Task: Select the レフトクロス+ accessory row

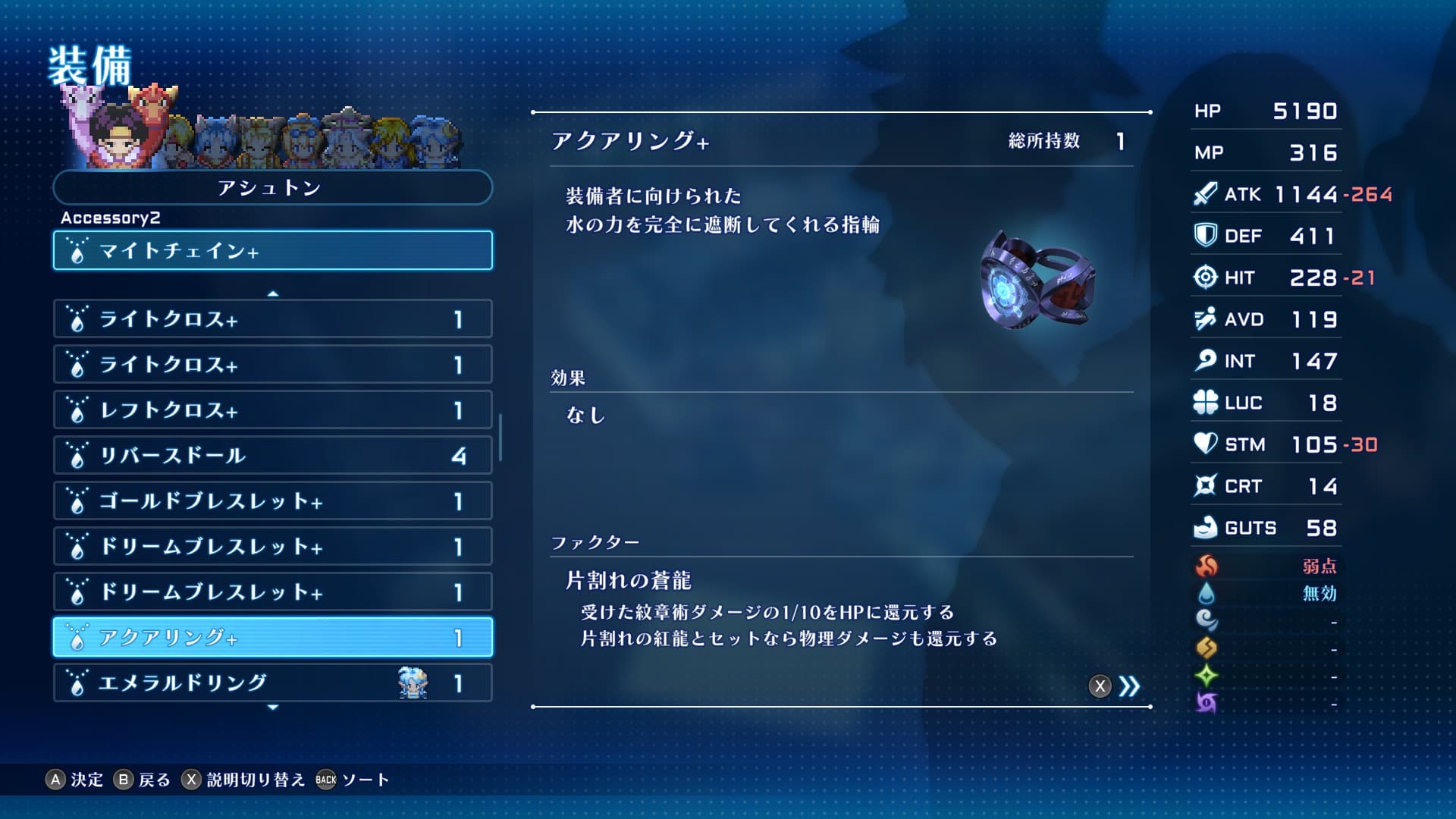Action: click(272, 410)
